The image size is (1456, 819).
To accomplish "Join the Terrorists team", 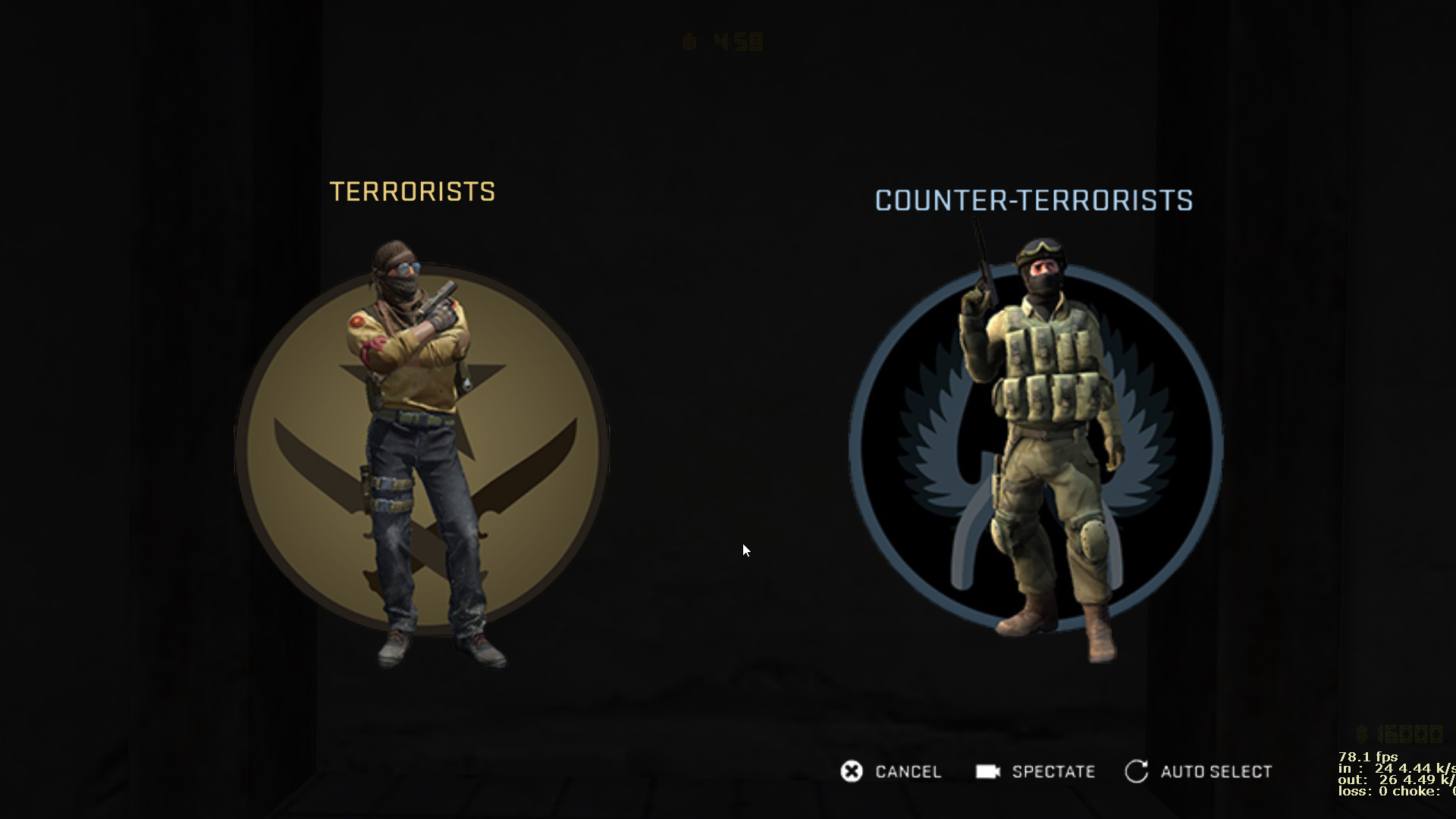I will click(422, 447).
